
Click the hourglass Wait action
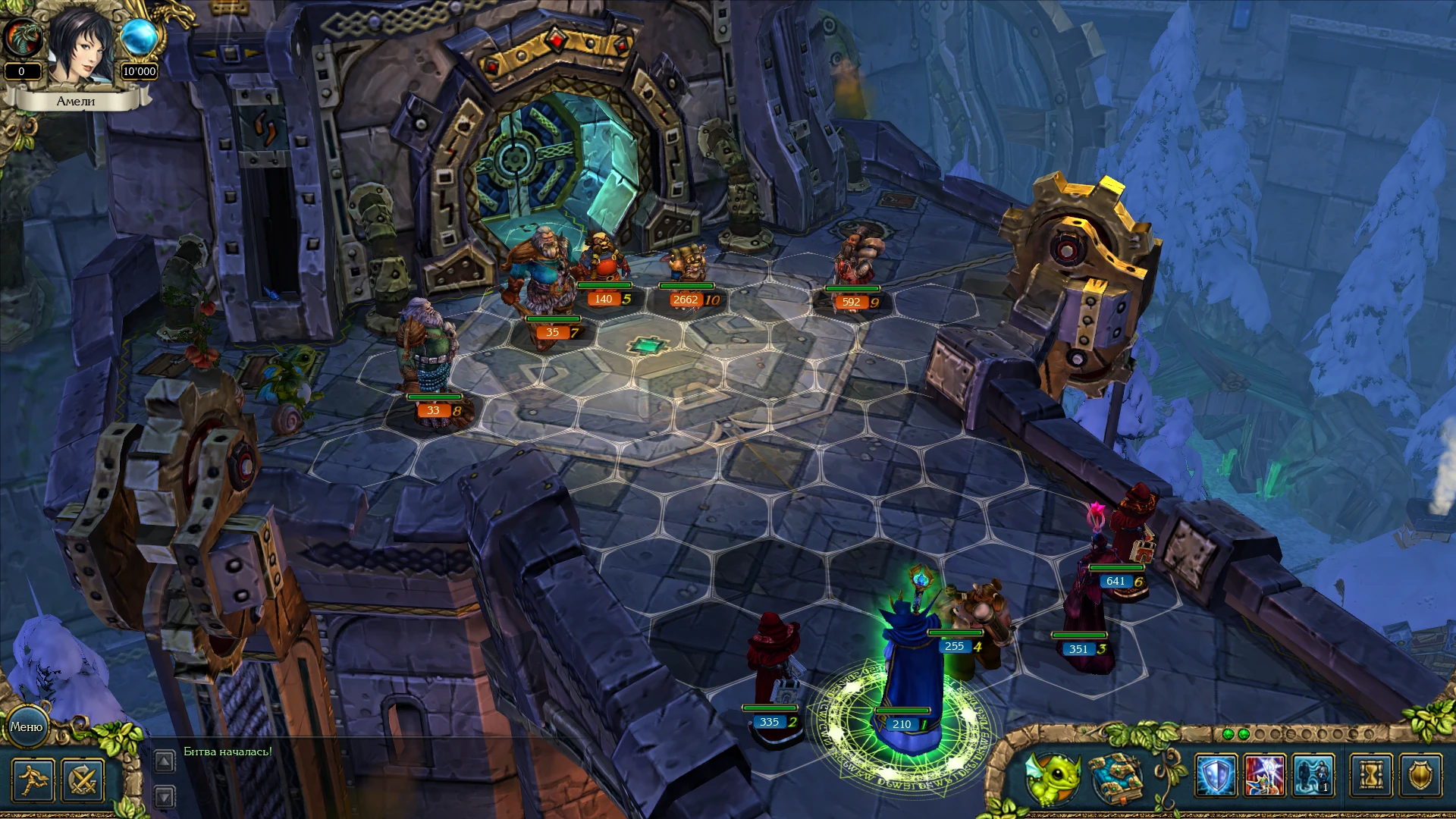(x=1369, y=775)
